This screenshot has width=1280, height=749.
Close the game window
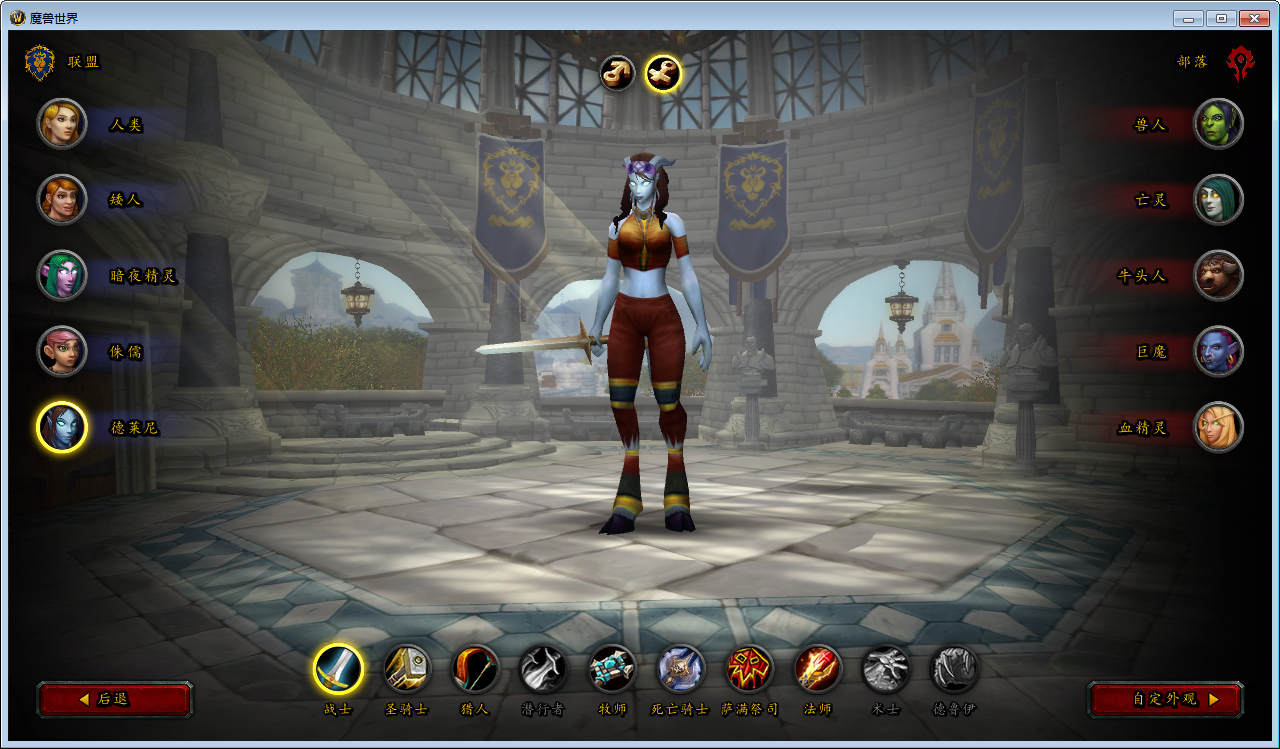coord(1253,18)
